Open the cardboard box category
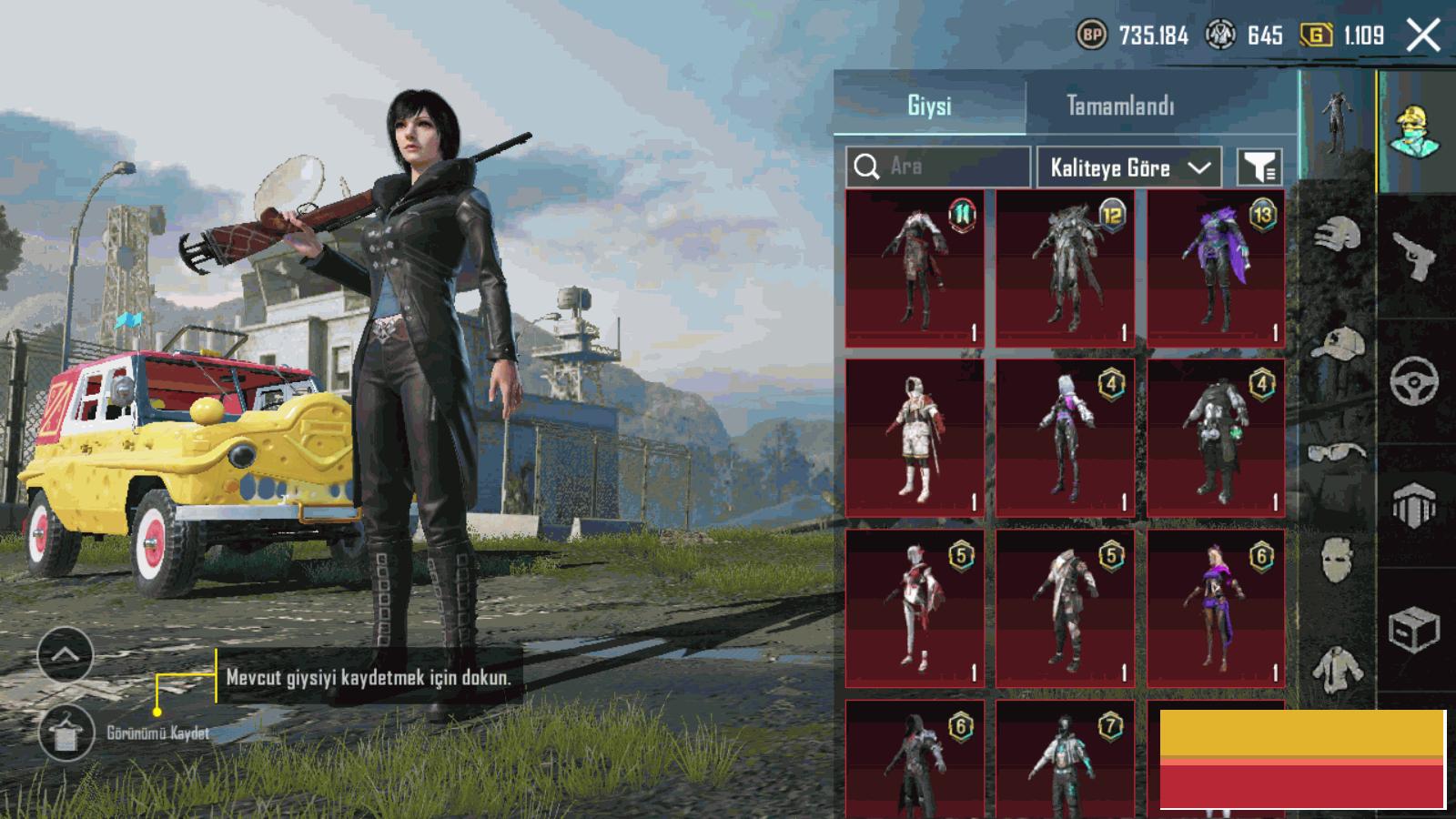Image resolution: width=1456 pixels, height=819 pixels. click(1415, 628)
